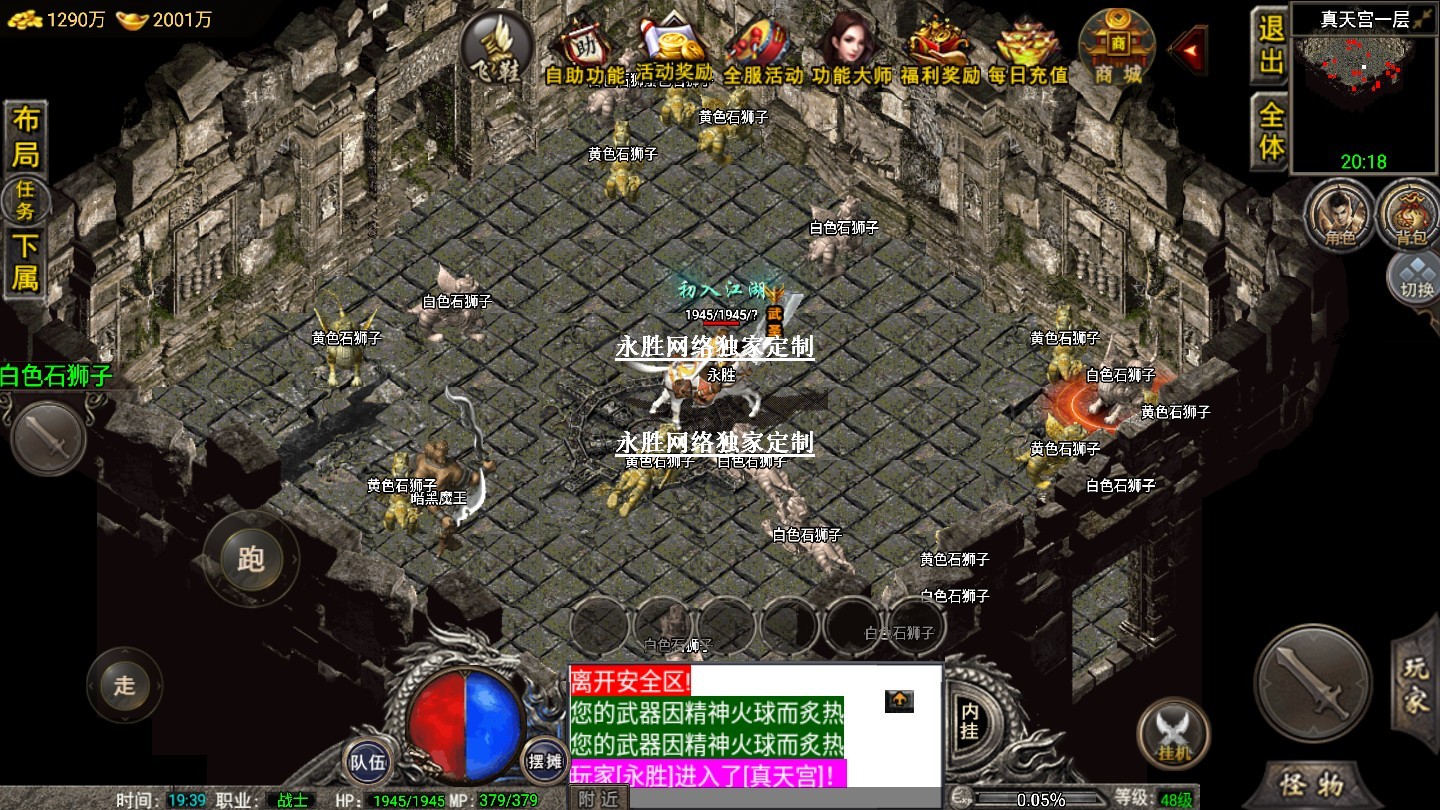Open the 队伍 team panel
The image size is (1440, 810).
(x=366, y=762)
